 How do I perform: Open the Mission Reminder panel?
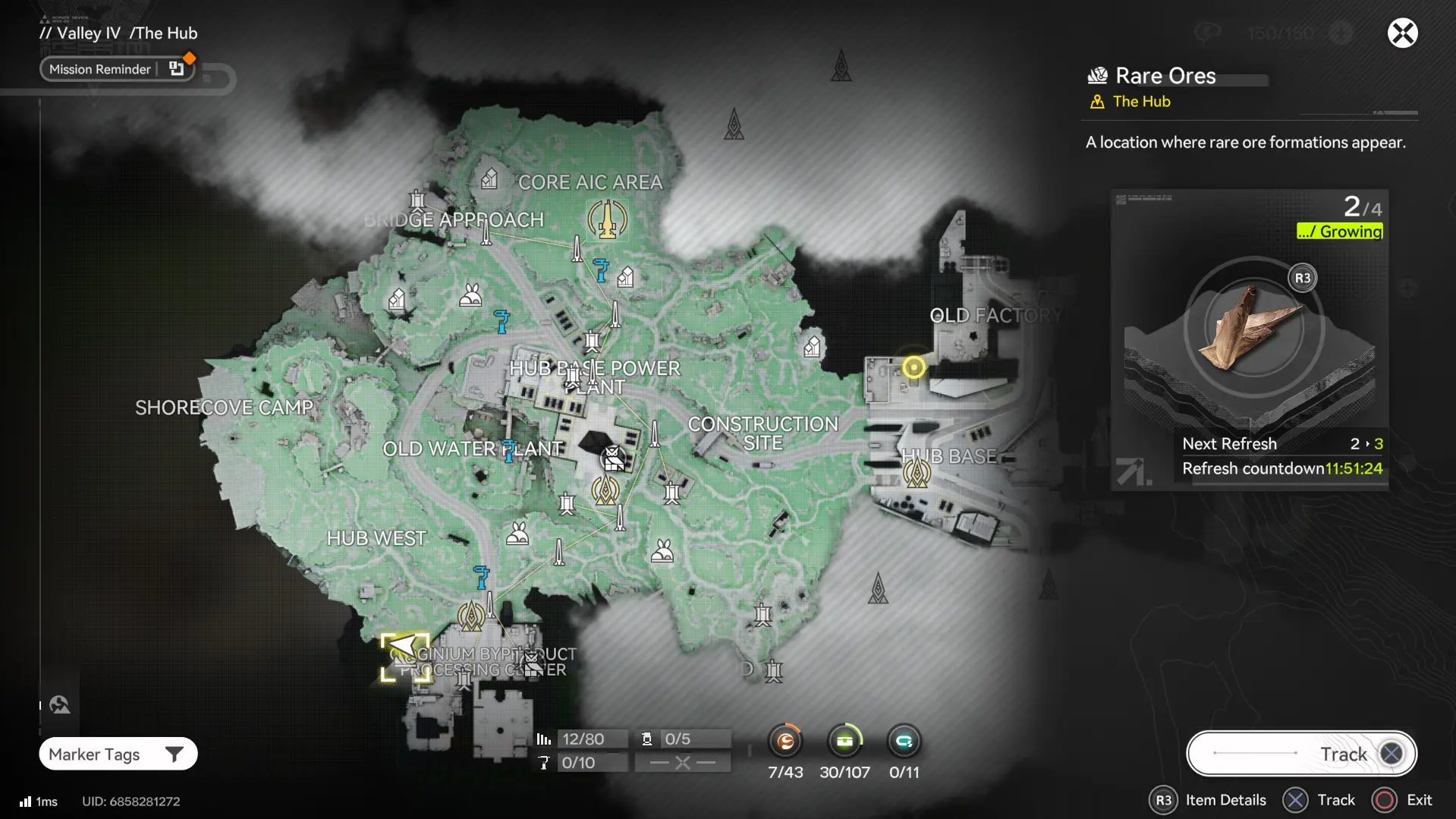pyautogui.click(x=116, y=69)
